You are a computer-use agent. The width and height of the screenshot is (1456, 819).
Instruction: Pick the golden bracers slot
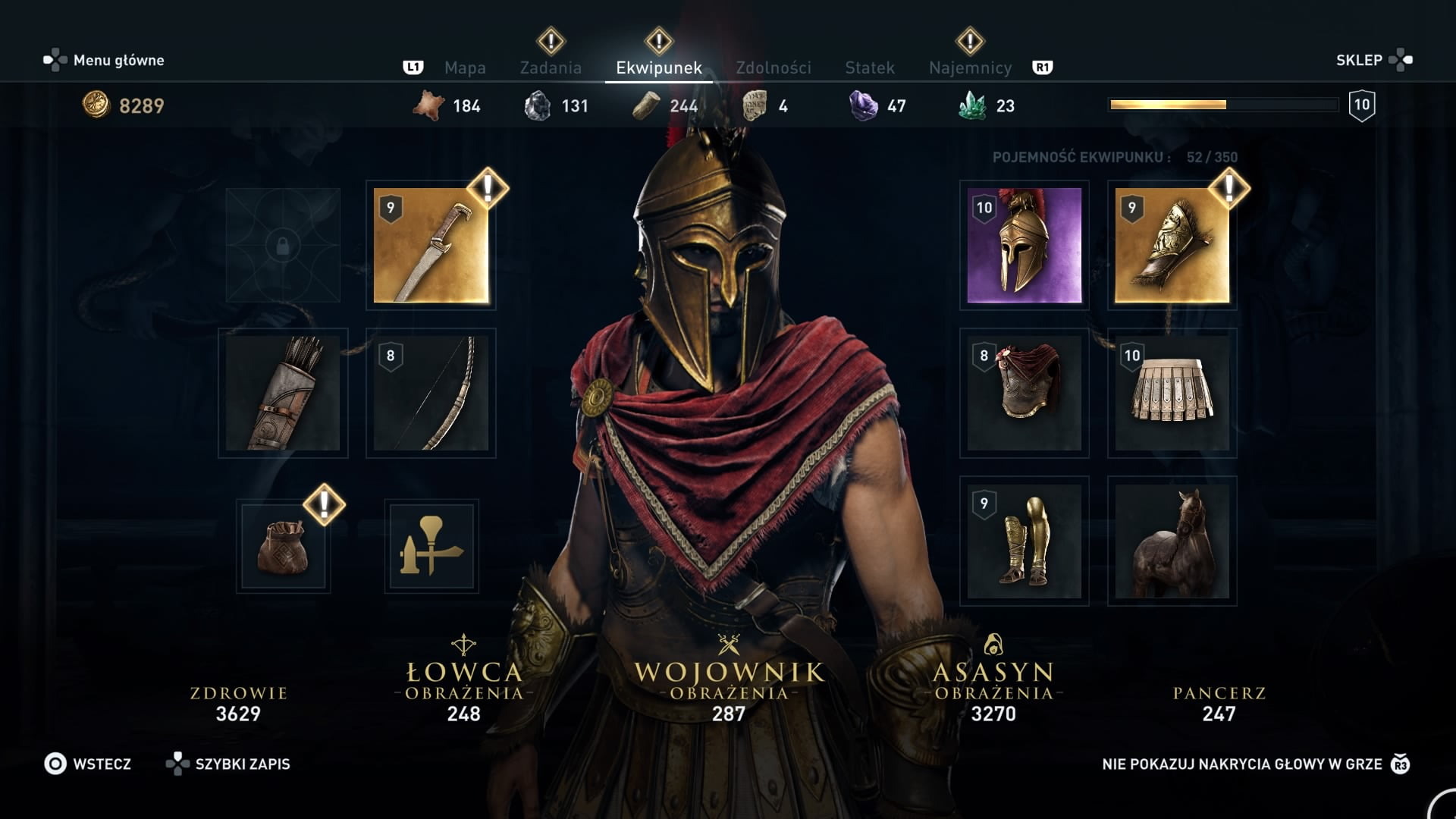[1172, 245]
